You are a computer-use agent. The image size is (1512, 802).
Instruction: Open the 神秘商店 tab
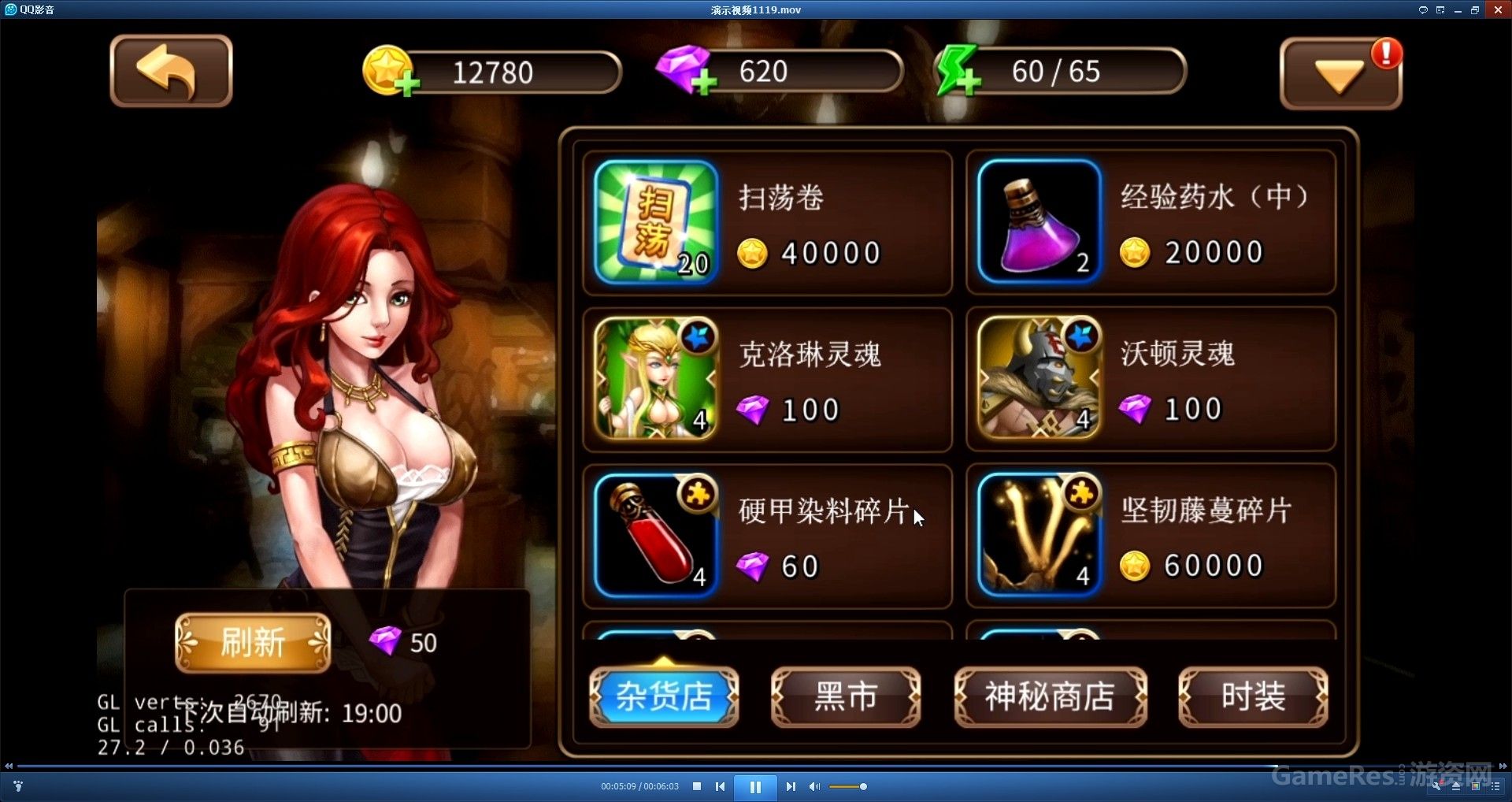(x=1051, y=696)
